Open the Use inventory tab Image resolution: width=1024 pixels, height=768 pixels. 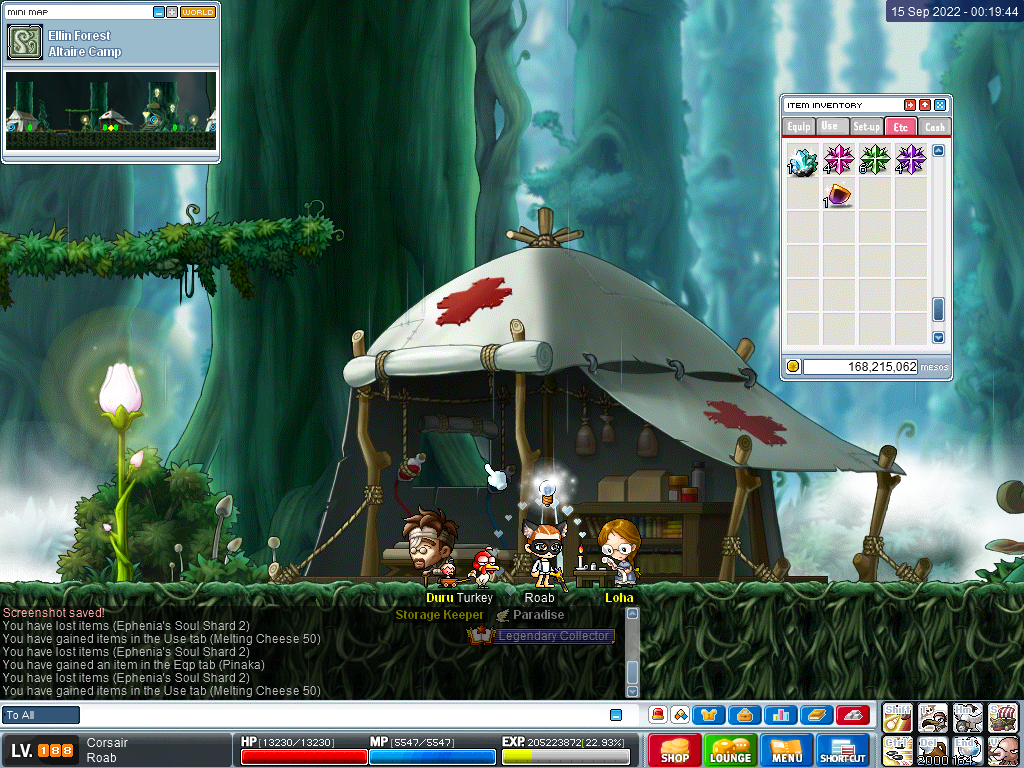click(830, 127)
